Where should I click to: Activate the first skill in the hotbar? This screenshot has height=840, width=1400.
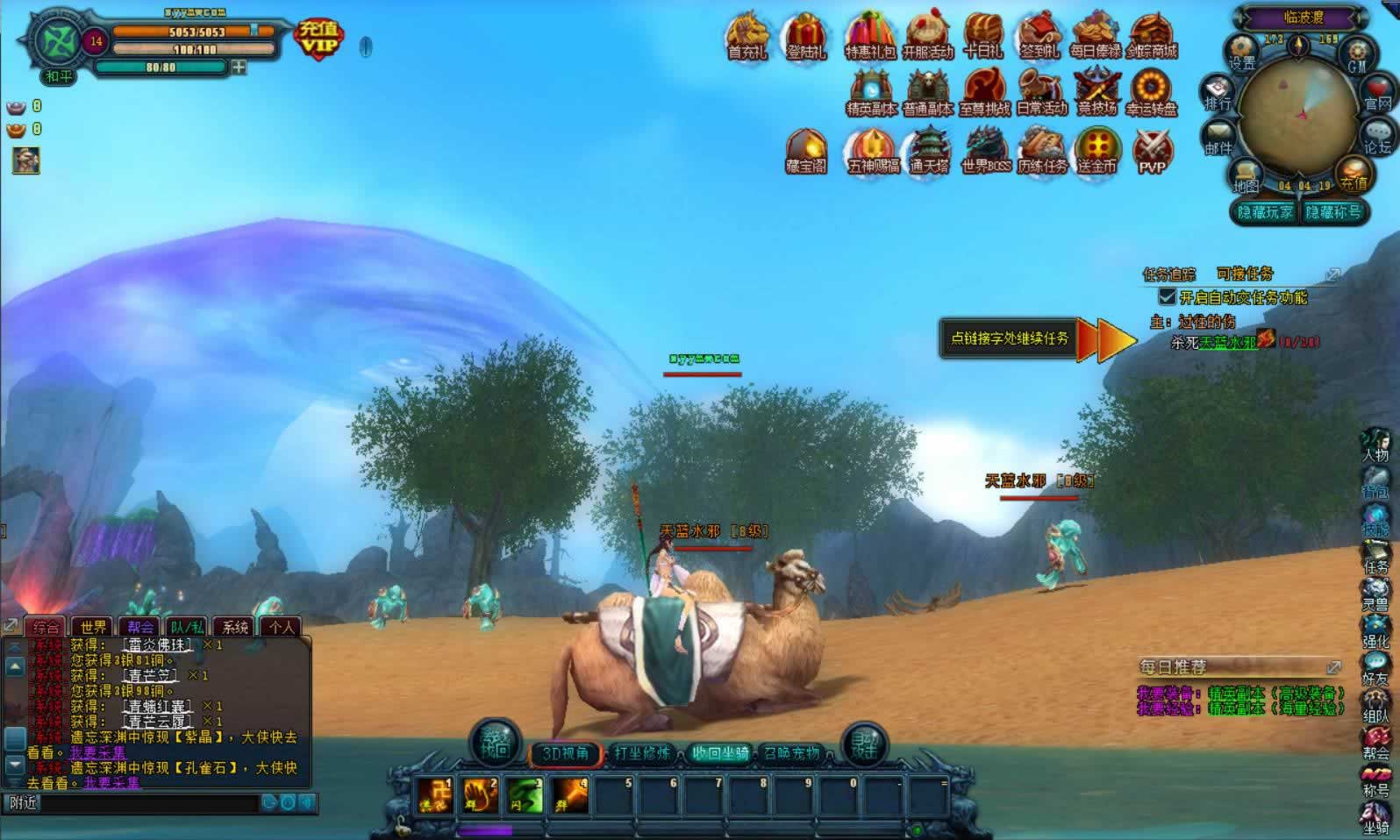click(x=435, y=796)
